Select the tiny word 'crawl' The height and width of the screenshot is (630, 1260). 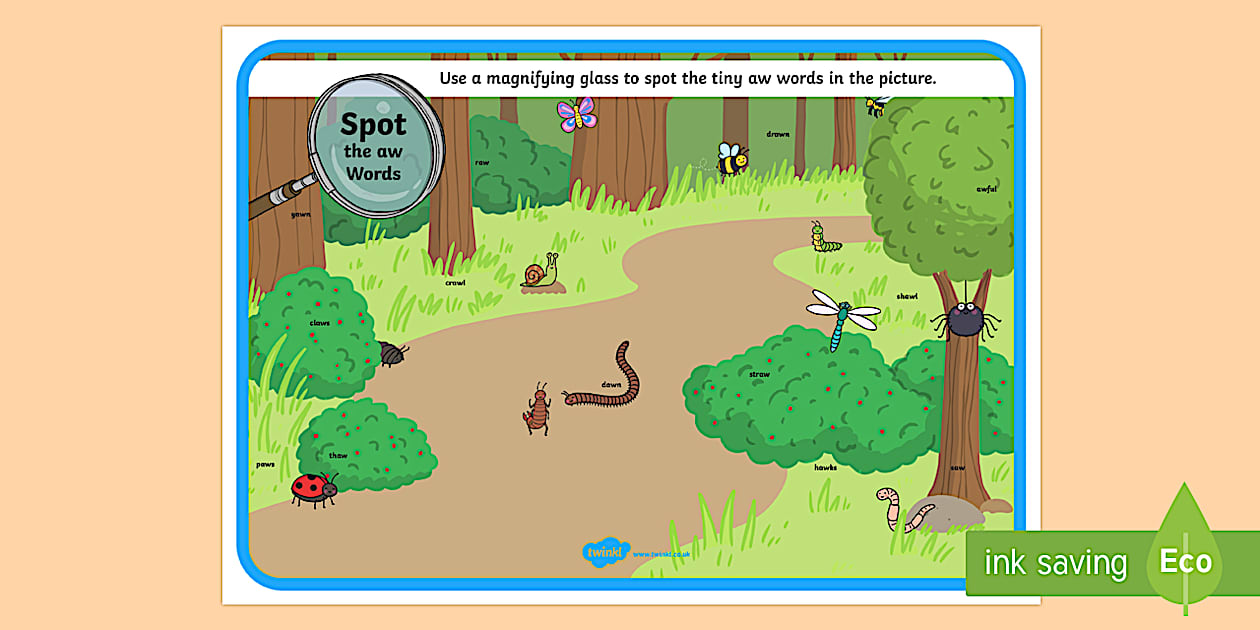coord(455,283)
